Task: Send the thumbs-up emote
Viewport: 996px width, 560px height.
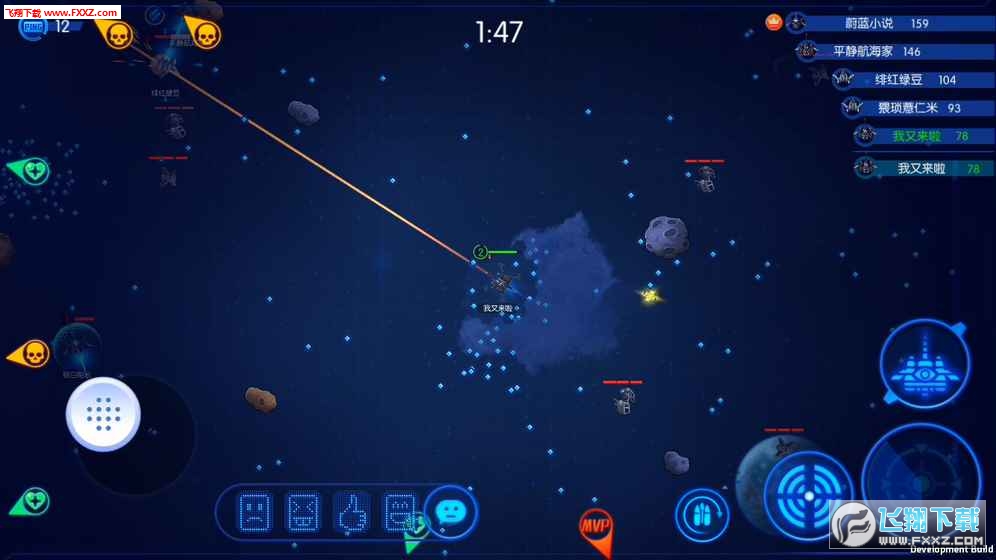Action: click(x=351, y=512)
